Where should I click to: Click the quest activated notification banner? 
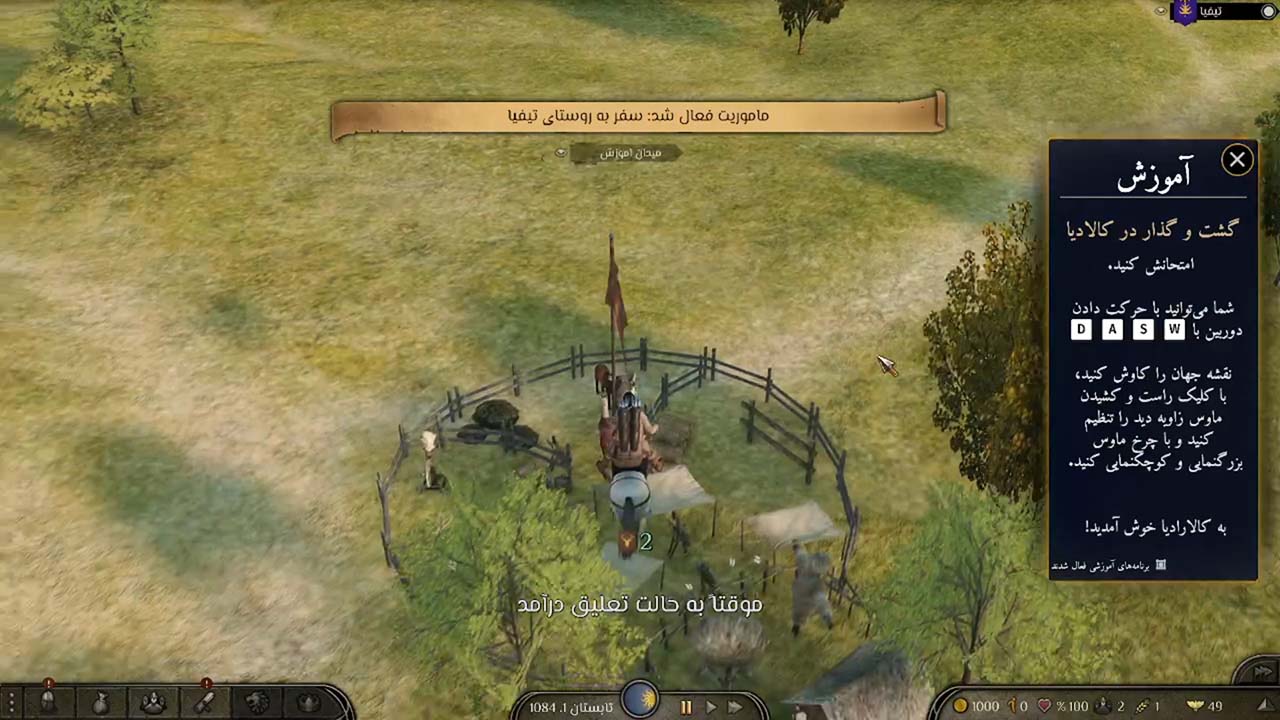pos(638,116)
